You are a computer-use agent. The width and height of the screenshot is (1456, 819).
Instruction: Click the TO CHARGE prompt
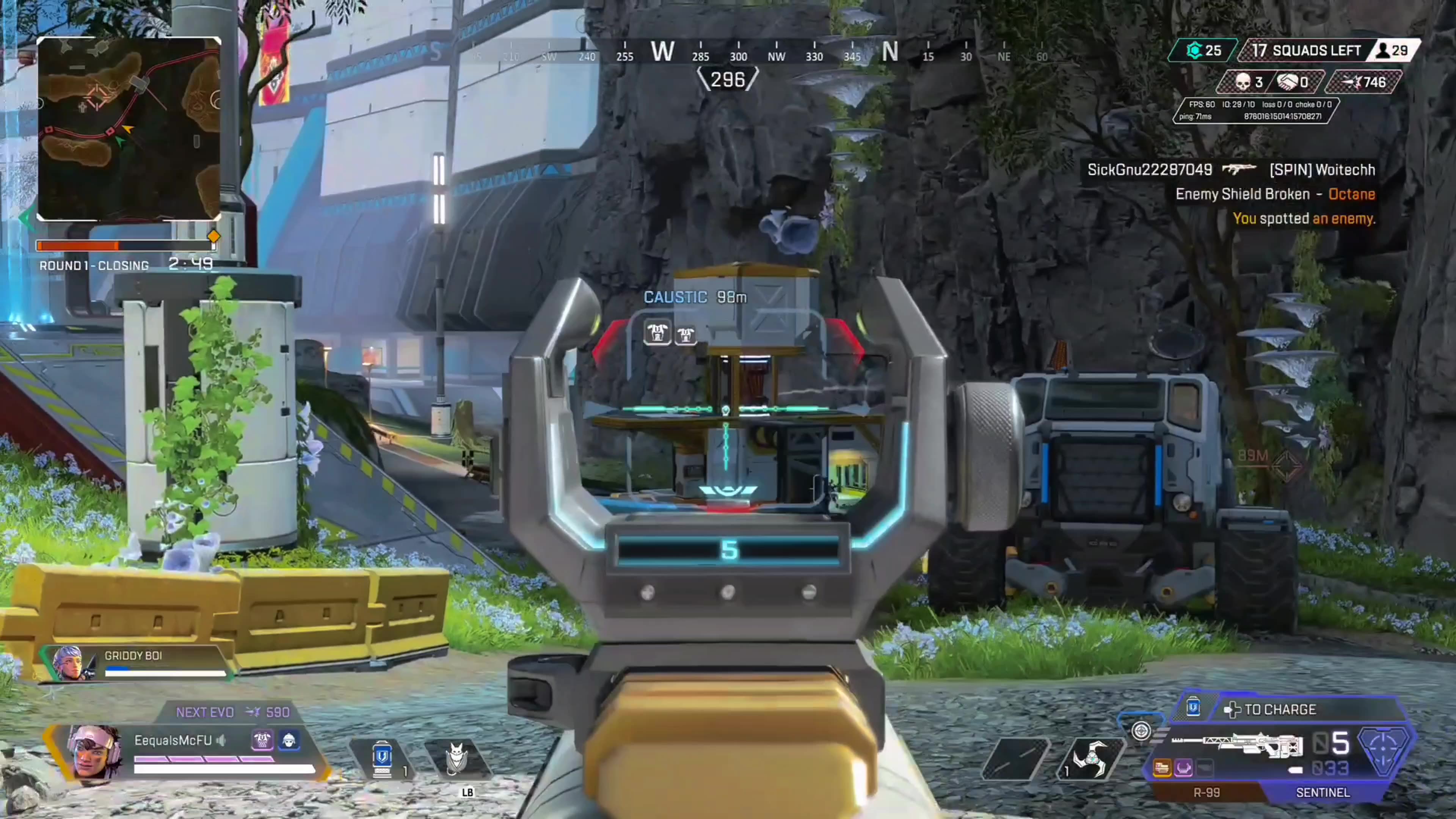(1279, 710)
